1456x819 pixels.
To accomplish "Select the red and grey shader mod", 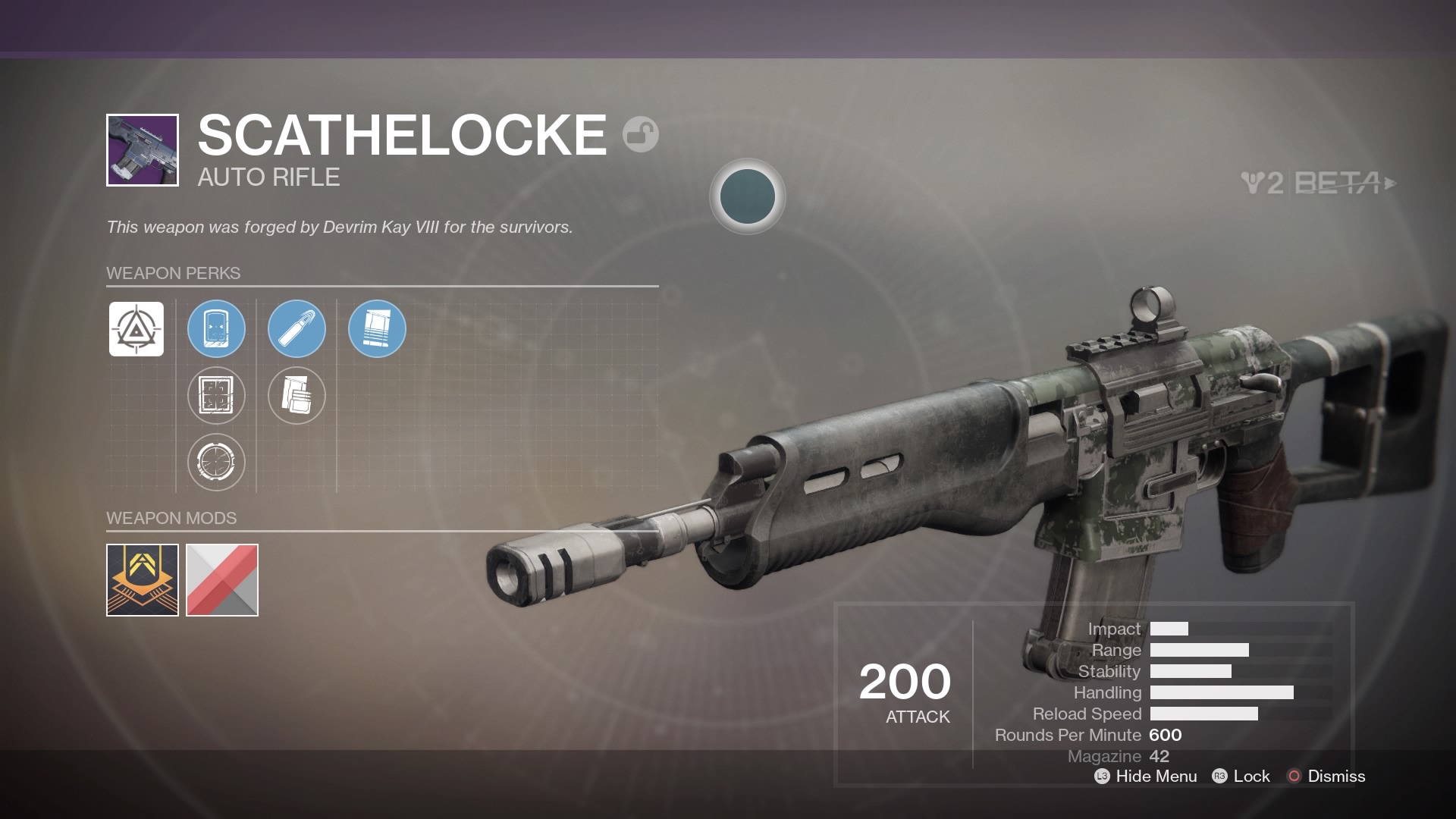I will click(x=222, y=580).
